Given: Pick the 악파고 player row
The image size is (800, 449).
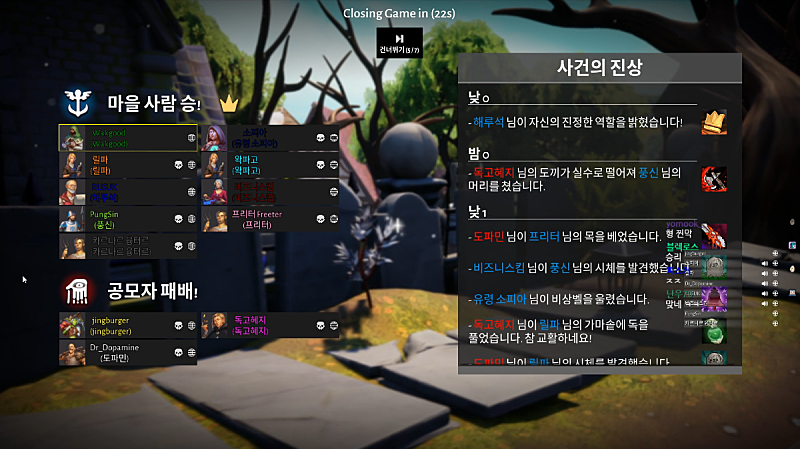Looking at the screenshot, I should pyautogui.click(x=270, y=164).
